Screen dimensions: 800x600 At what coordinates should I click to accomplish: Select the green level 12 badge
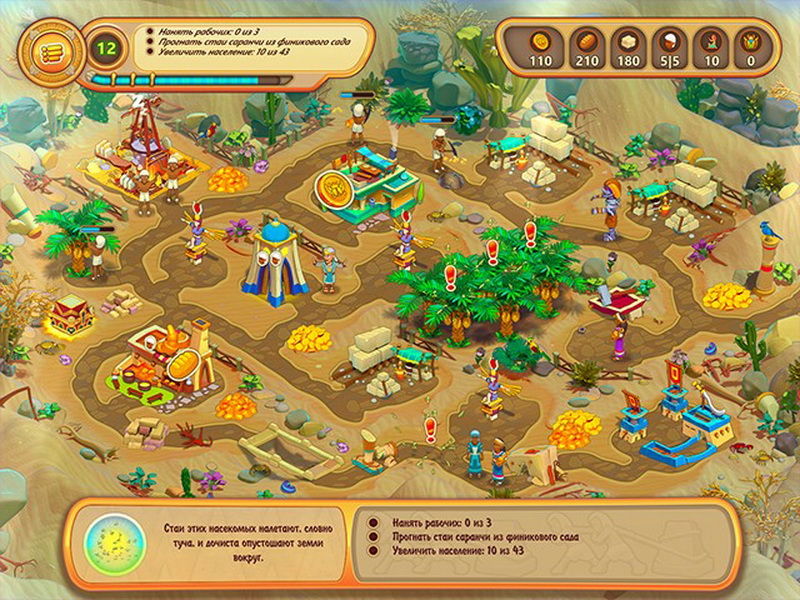click(104, 45)
